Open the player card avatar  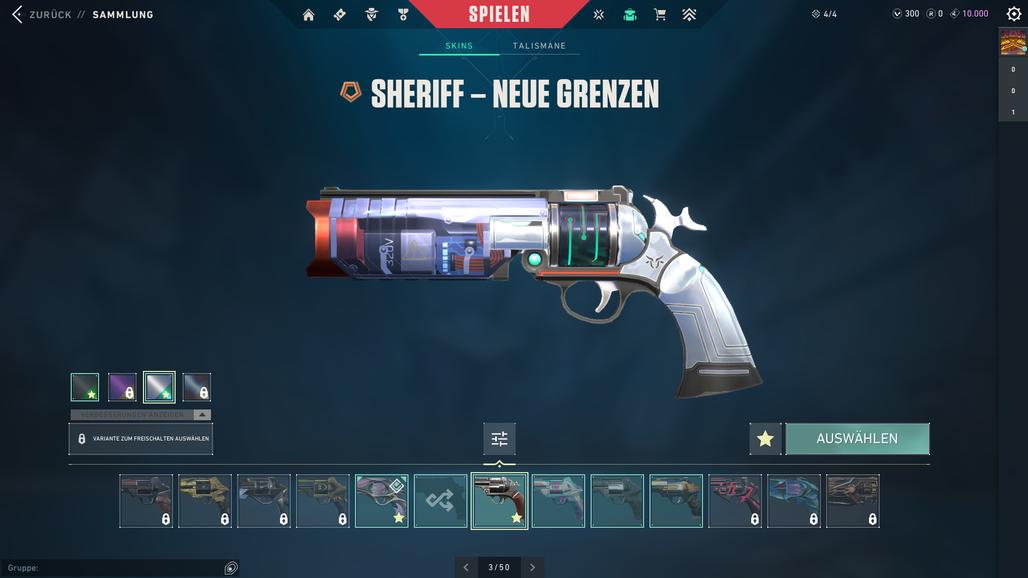coord(1013,42)
